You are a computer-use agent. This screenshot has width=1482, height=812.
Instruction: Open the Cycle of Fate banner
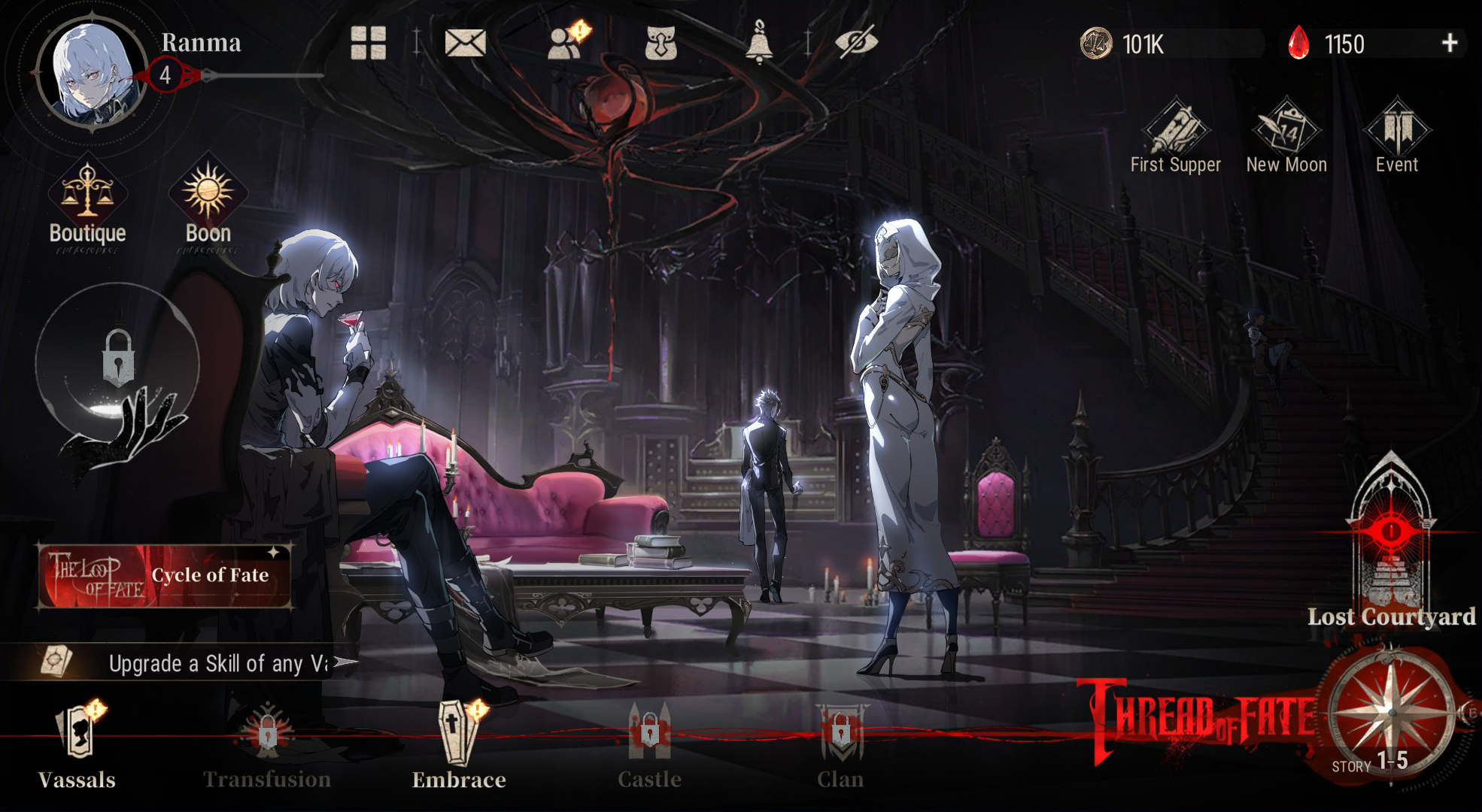(x=165, y=576)
